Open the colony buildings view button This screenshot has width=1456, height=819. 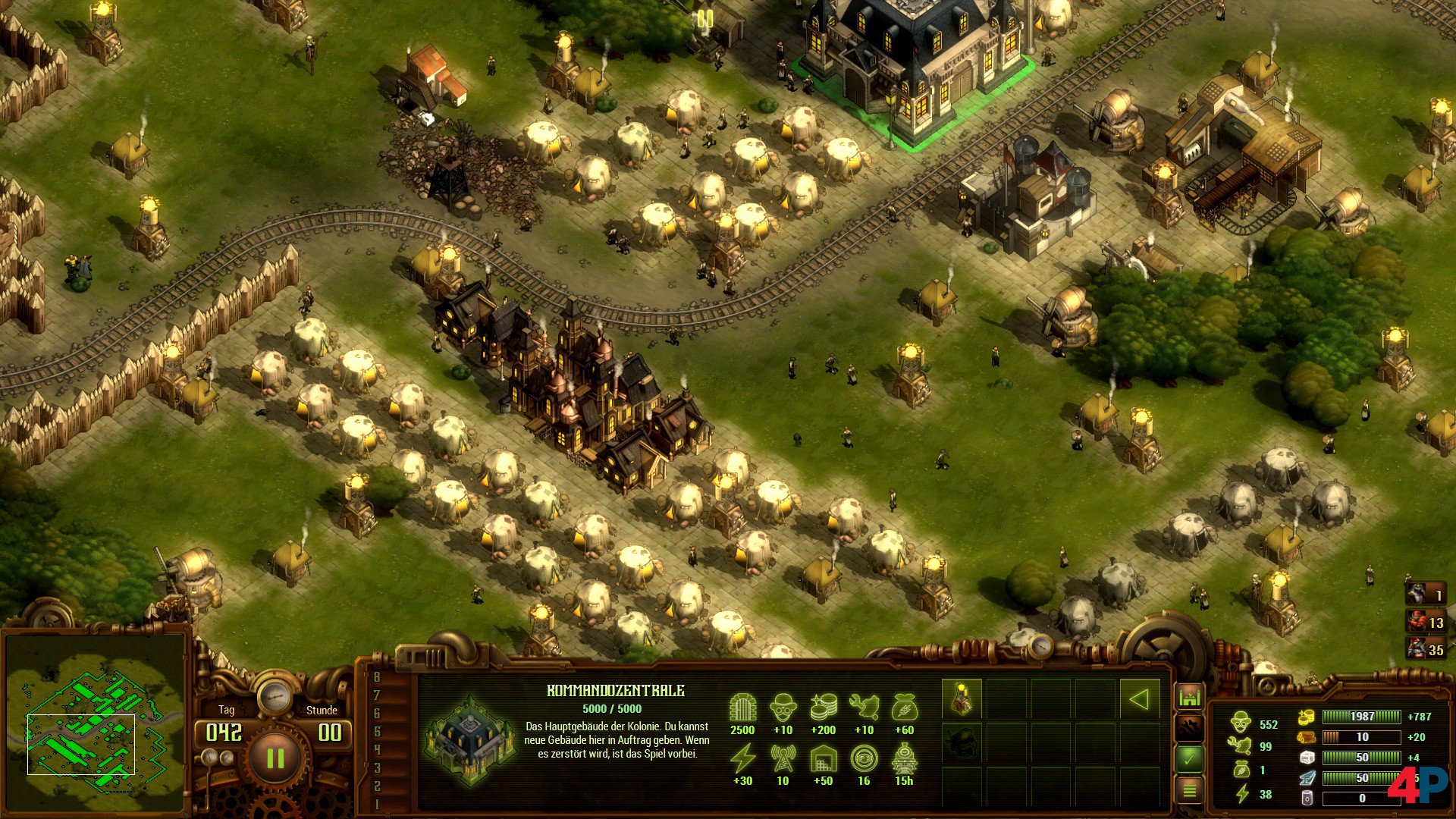click(1190, 695)
